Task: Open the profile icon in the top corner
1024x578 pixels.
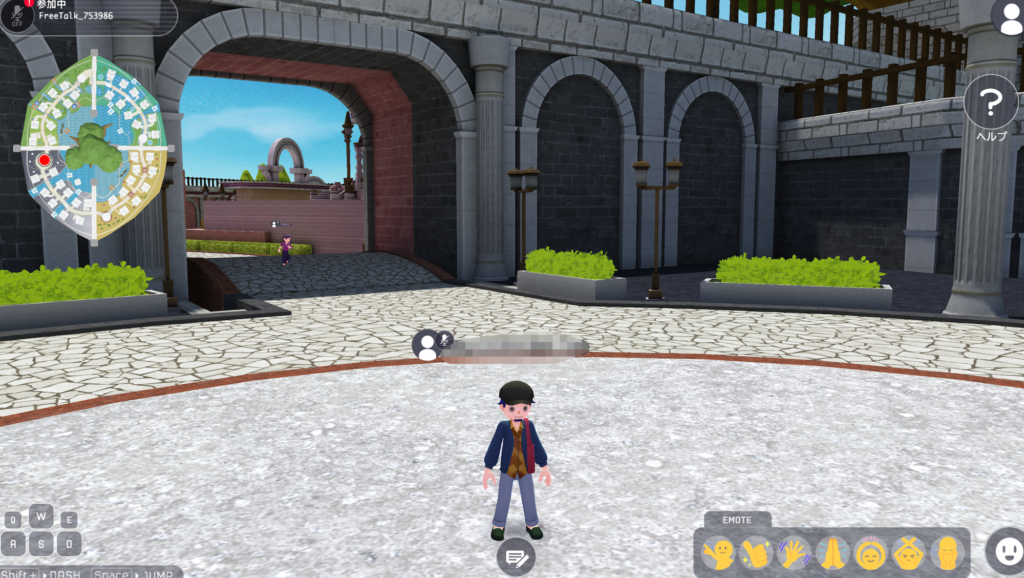Action: [x=1008, y=17]
